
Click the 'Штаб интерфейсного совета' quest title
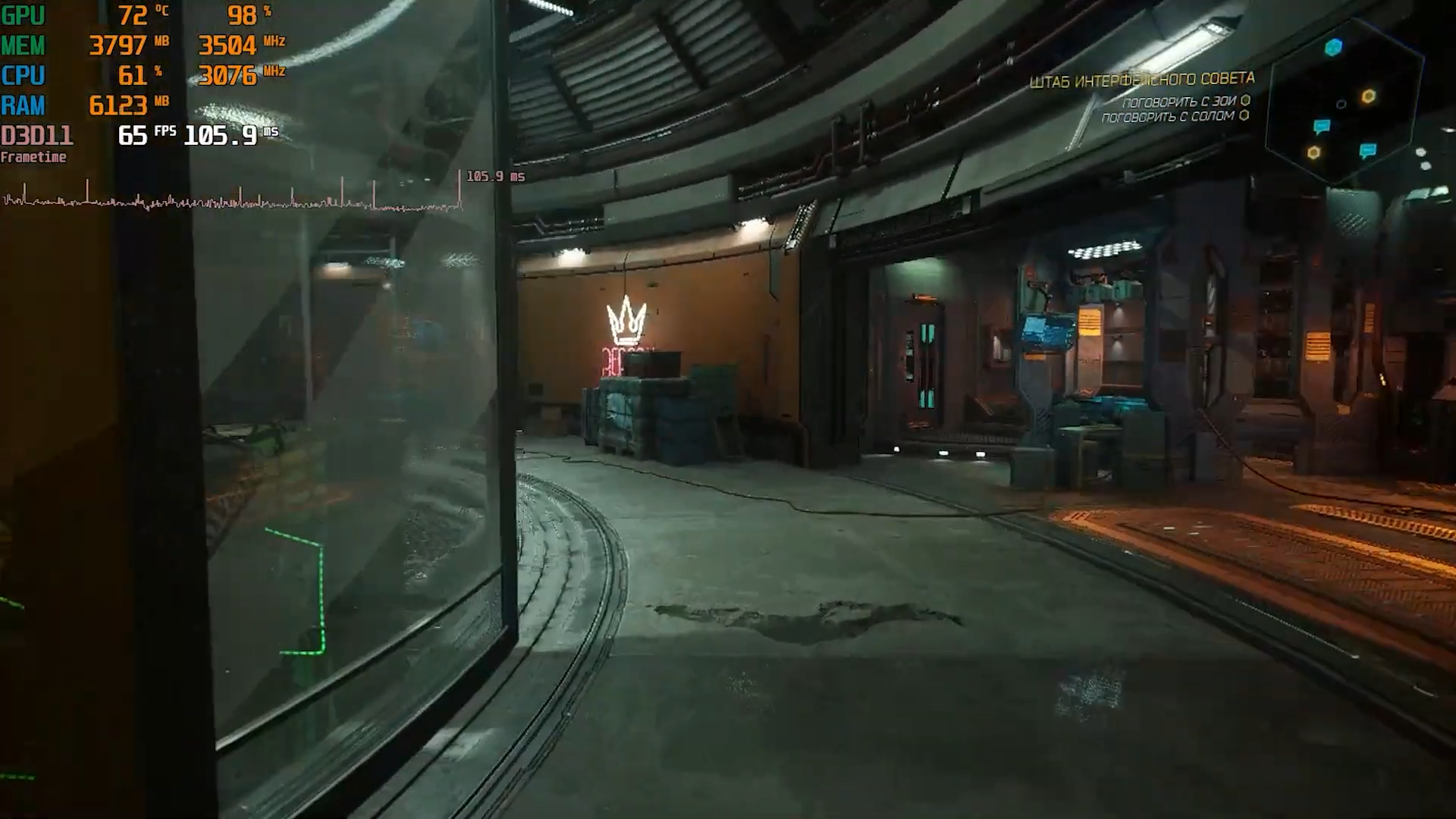(1141, 80)
